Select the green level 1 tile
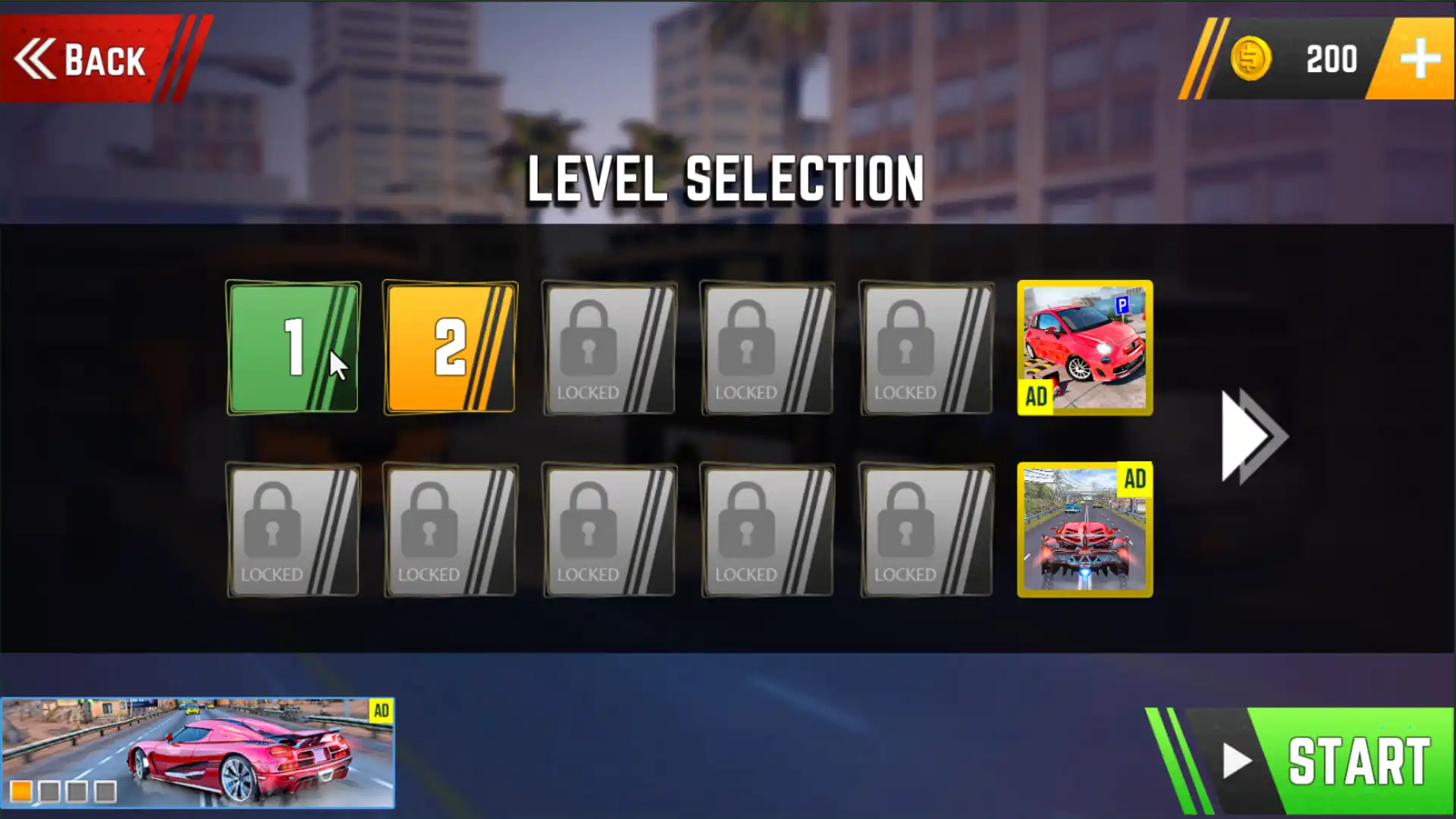 pyautogui.click(x=293, y=348)
